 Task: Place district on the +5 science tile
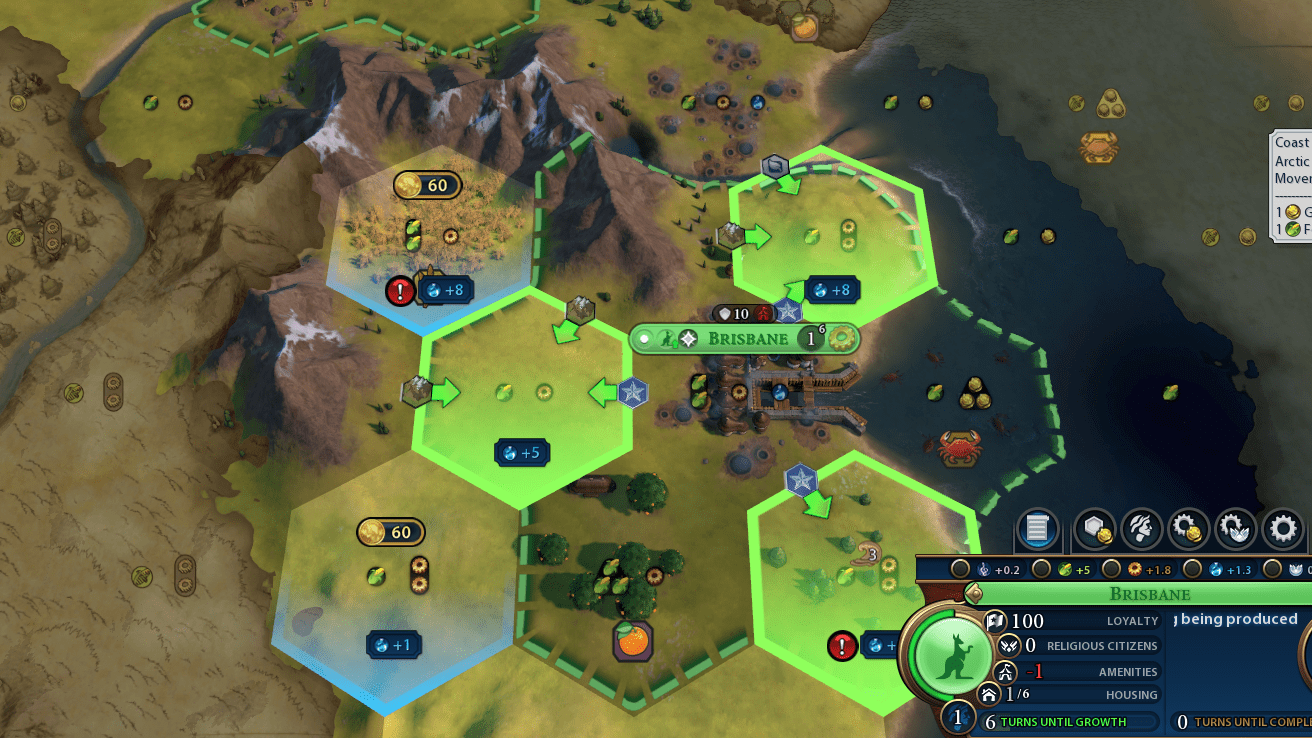[x=522, y=453]
